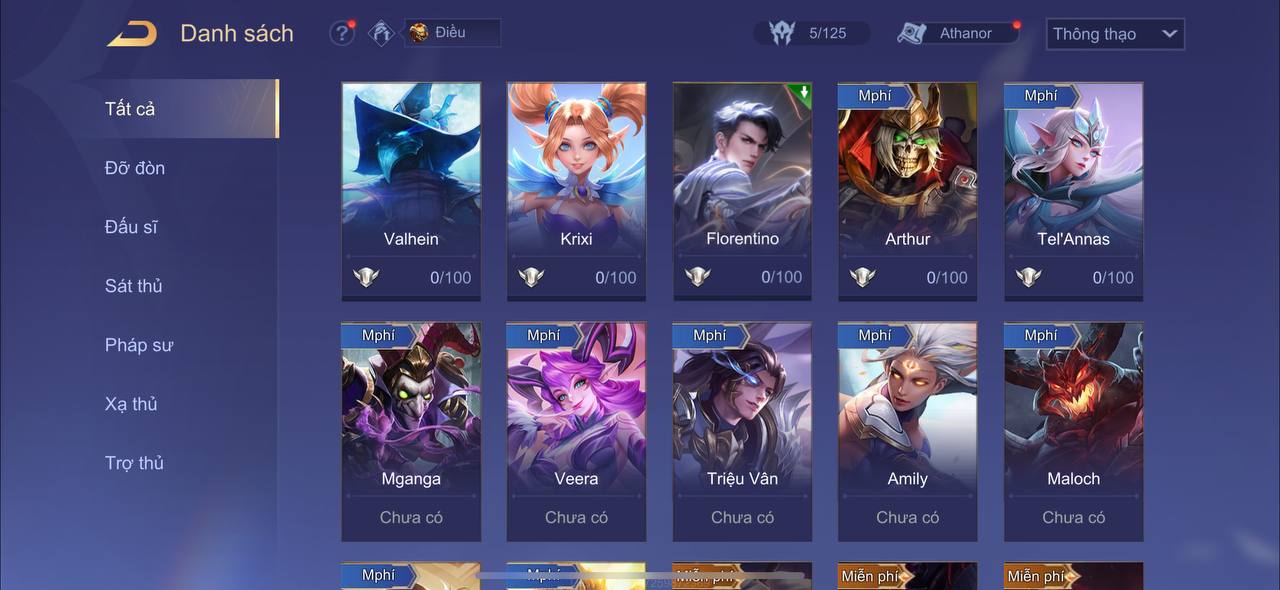Select the Arthur hero card
1280x590 pixels.
tap(907, 190)
